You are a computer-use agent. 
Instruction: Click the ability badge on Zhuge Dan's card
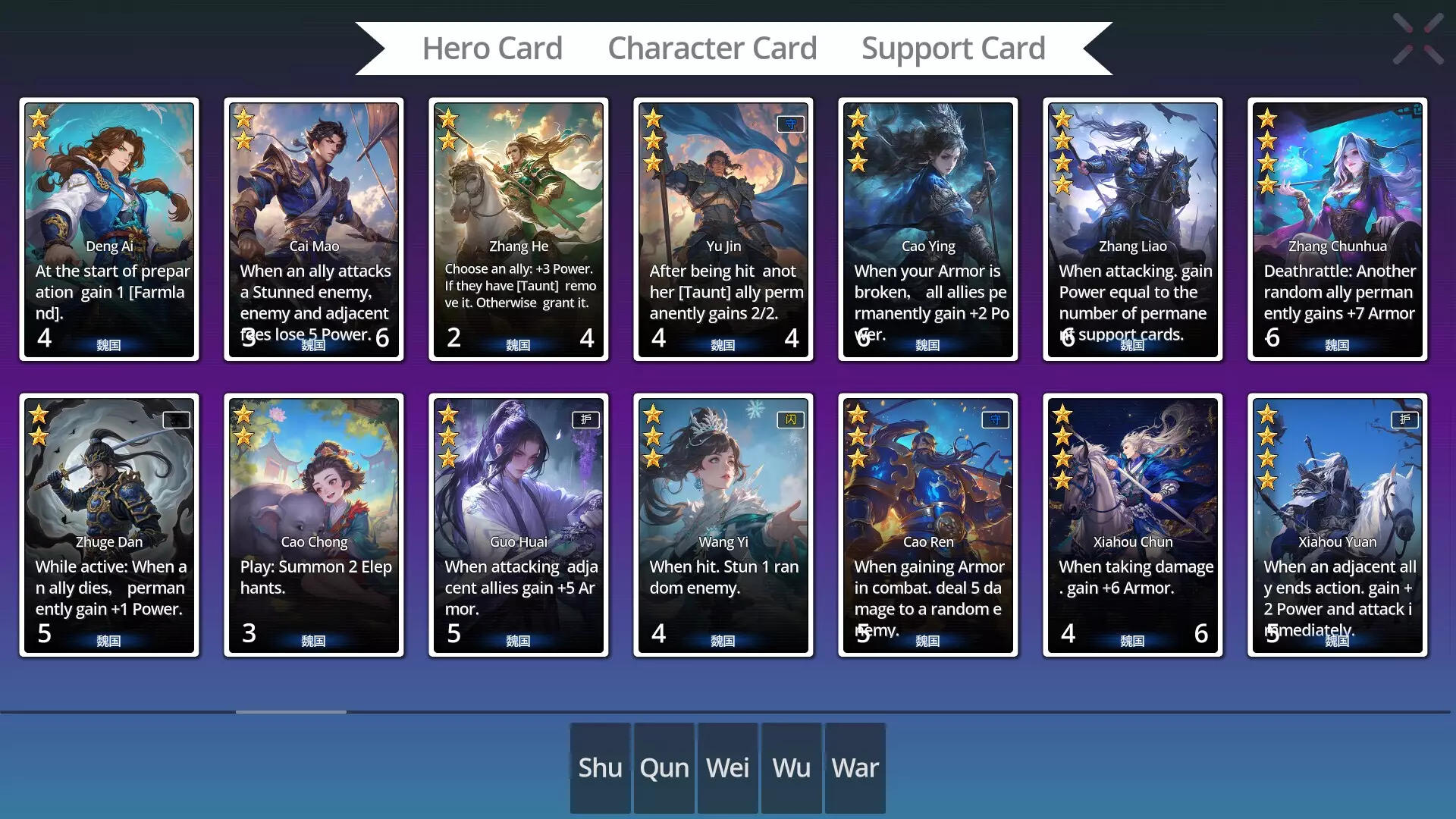click(x=176, y=419)
